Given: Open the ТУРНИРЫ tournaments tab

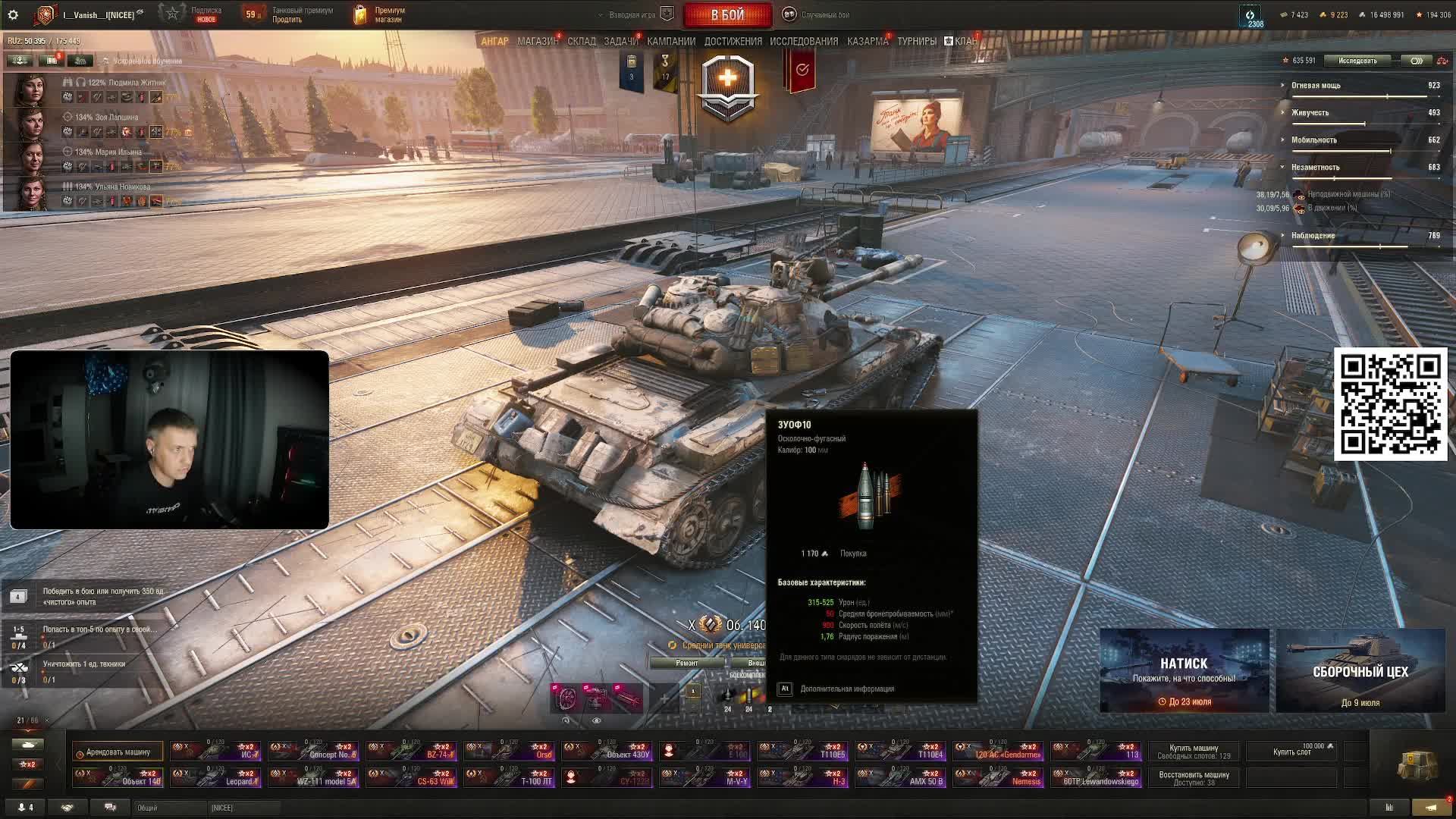Looking at the screenshot, I should (x=917, y=41).
